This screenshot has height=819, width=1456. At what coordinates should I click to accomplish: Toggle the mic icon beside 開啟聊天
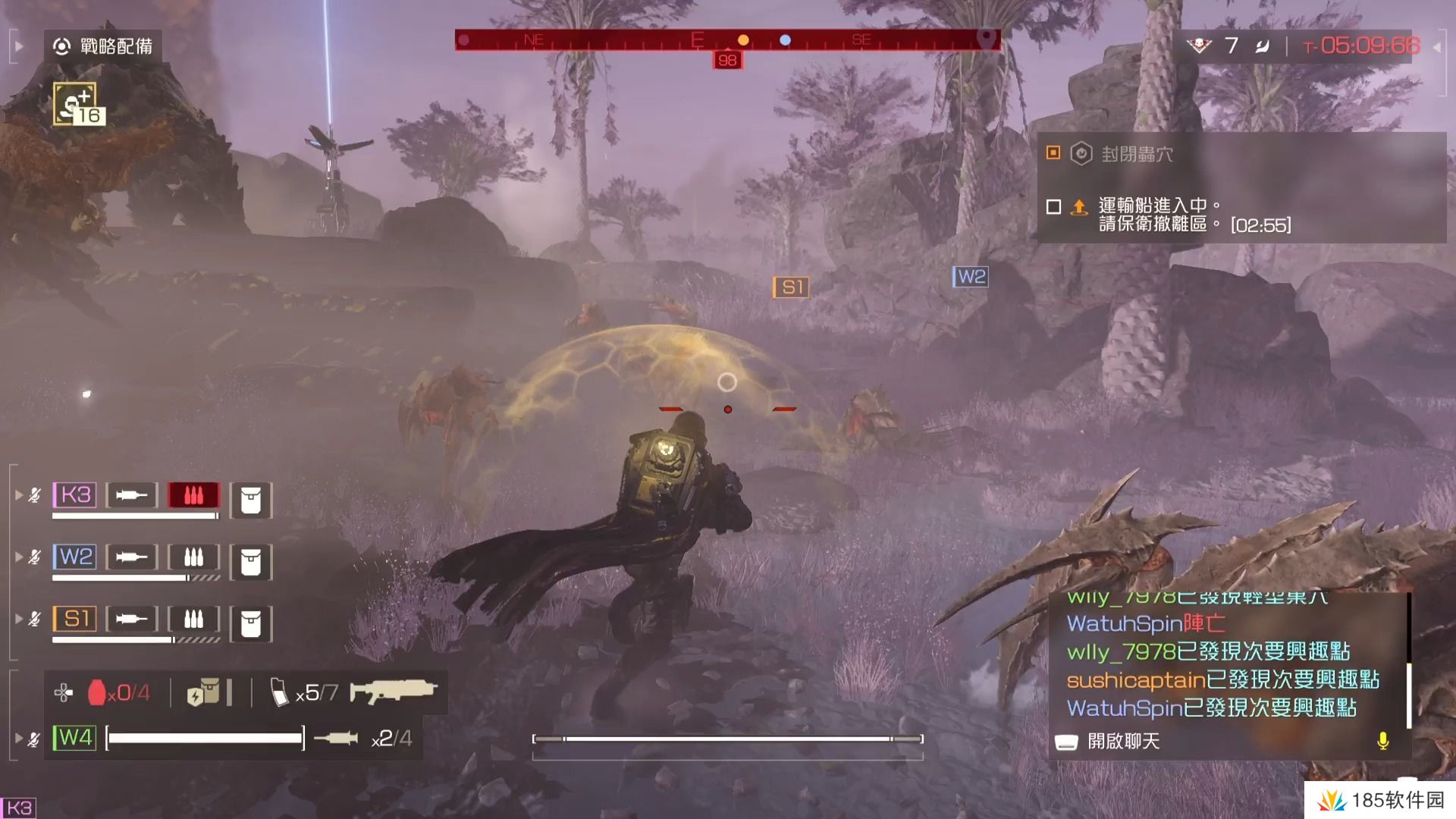click(1385, 742)
